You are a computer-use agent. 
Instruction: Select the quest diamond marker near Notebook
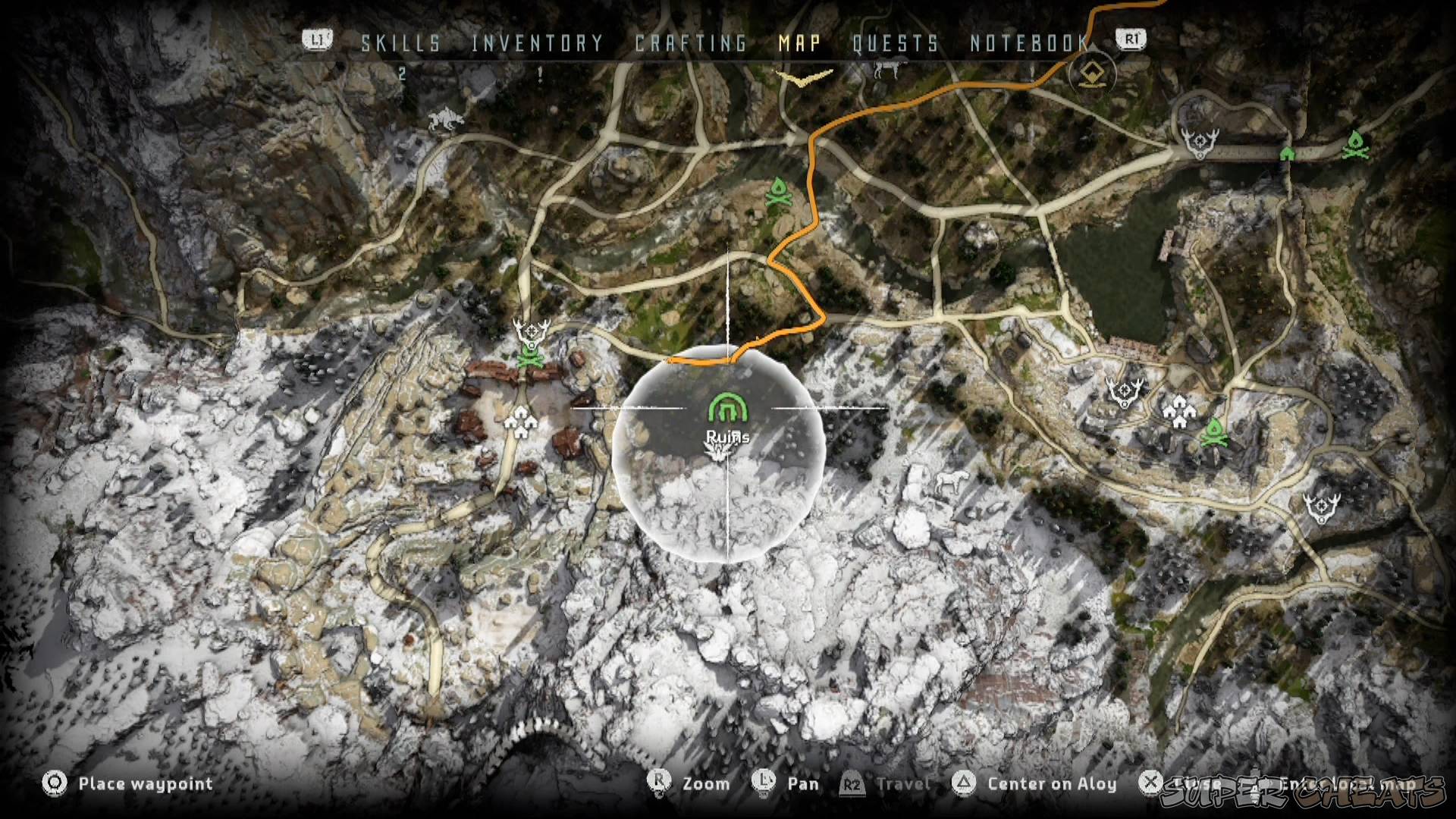(x=1091, y=74)
